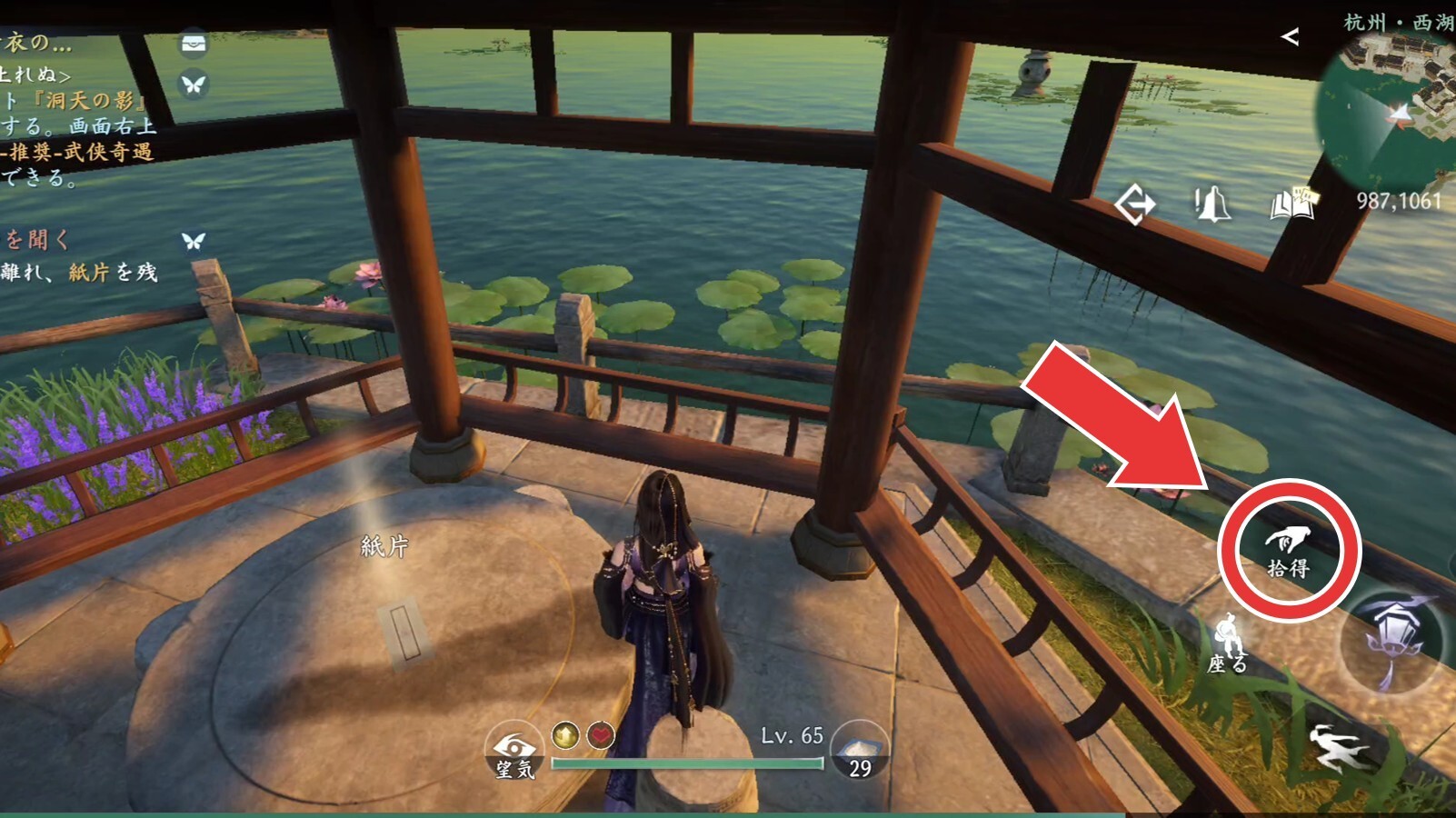Open the treasure chest icon
The width and height of the screenshot is (1456, 818).
(x=194, y=44)
